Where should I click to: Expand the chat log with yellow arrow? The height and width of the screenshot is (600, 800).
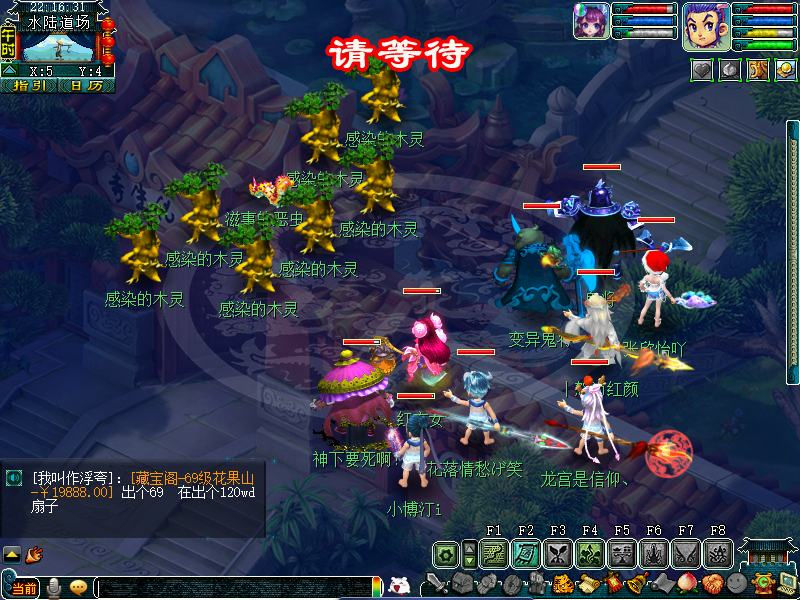pyautogui.click(x=12, y=553)
